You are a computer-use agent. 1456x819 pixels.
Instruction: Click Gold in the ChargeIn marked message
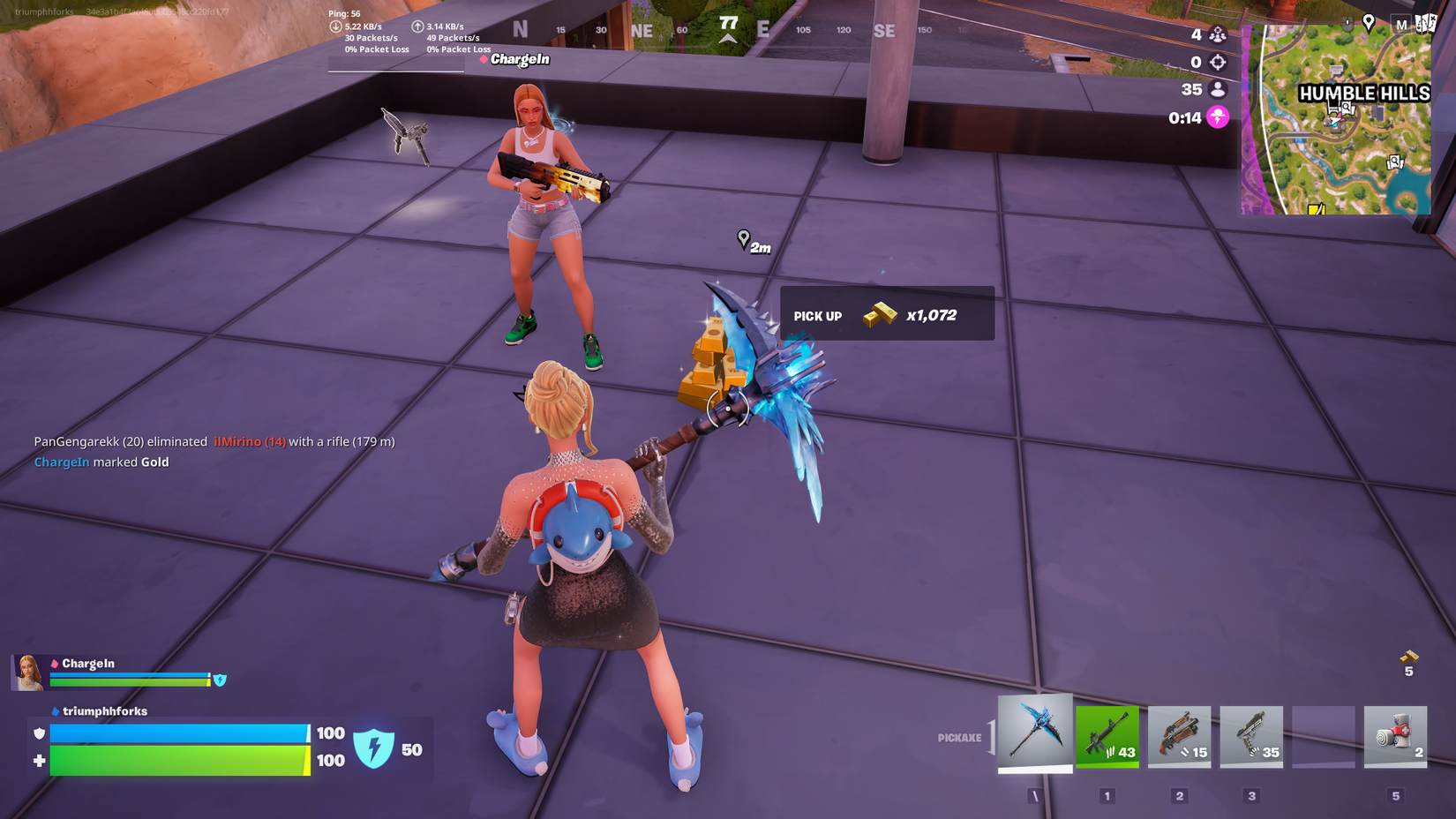[155, 462]
